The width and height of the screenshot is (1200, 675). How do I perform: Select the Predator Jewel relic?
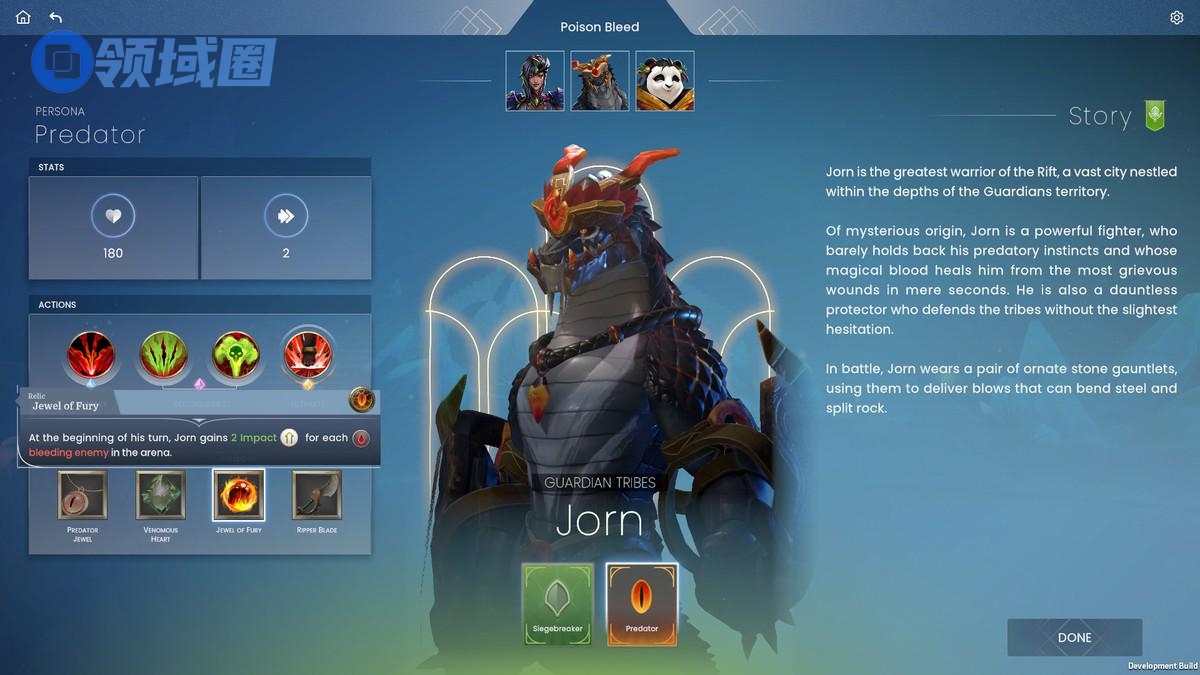[x=83, y=495]
